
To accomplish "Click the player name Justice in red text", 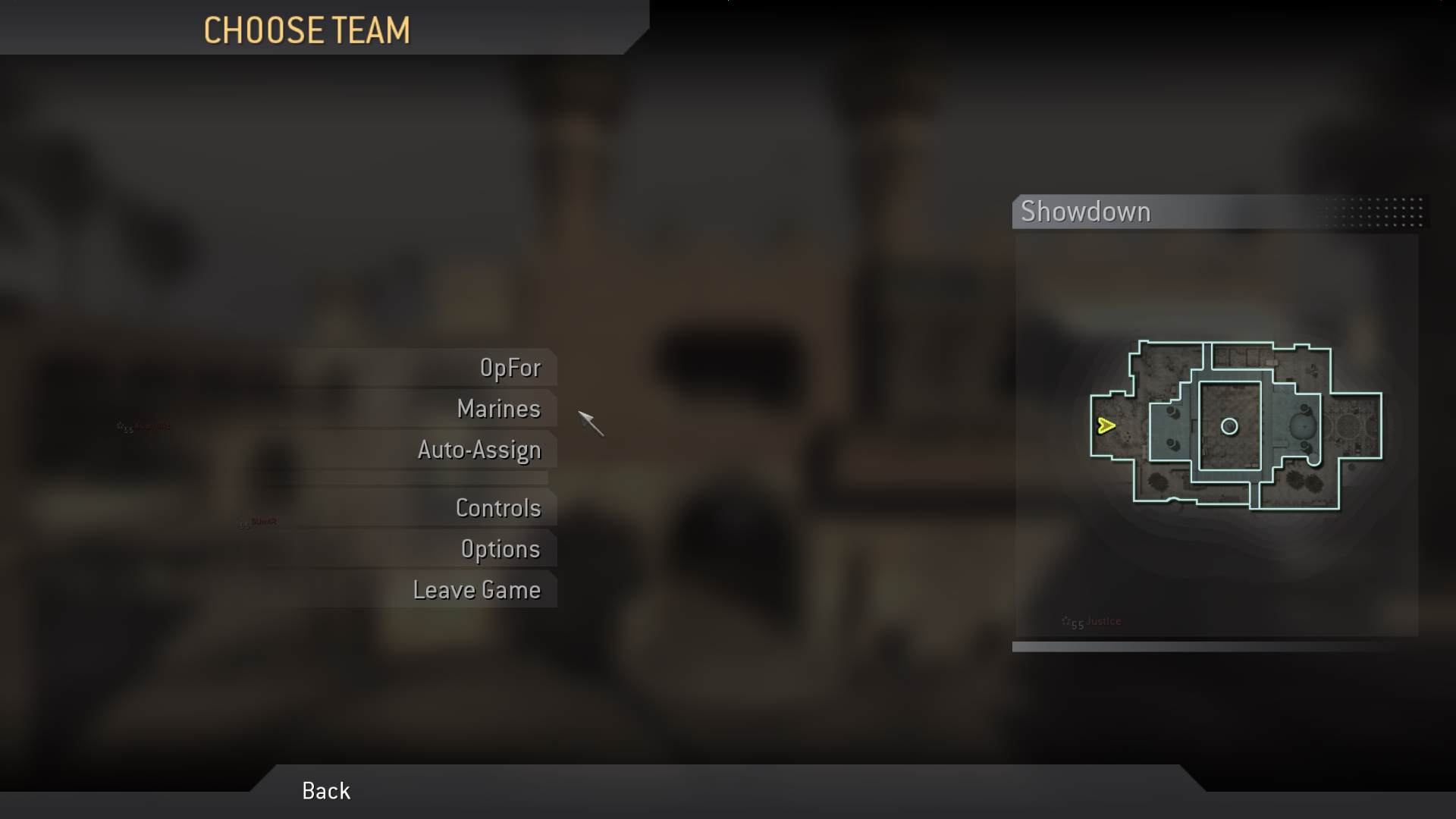I will (x=1103, y=621).
